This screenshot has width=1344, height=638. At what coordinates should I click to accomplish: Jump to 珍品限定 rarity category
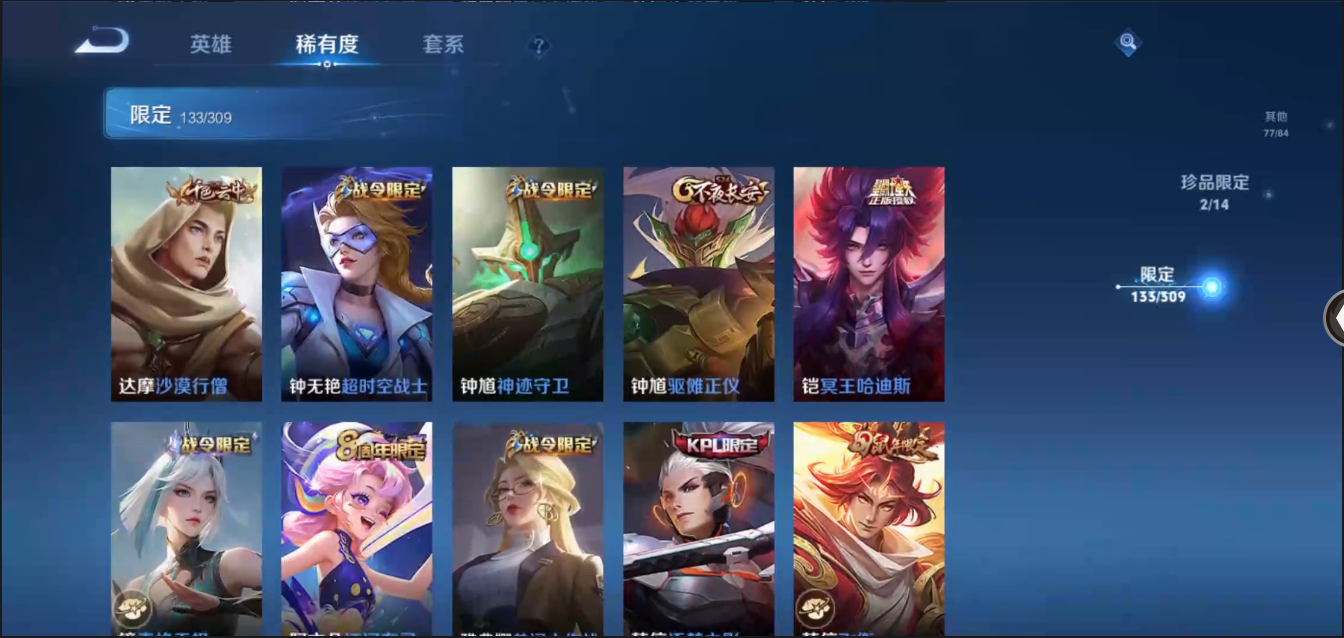point(1215,192)
